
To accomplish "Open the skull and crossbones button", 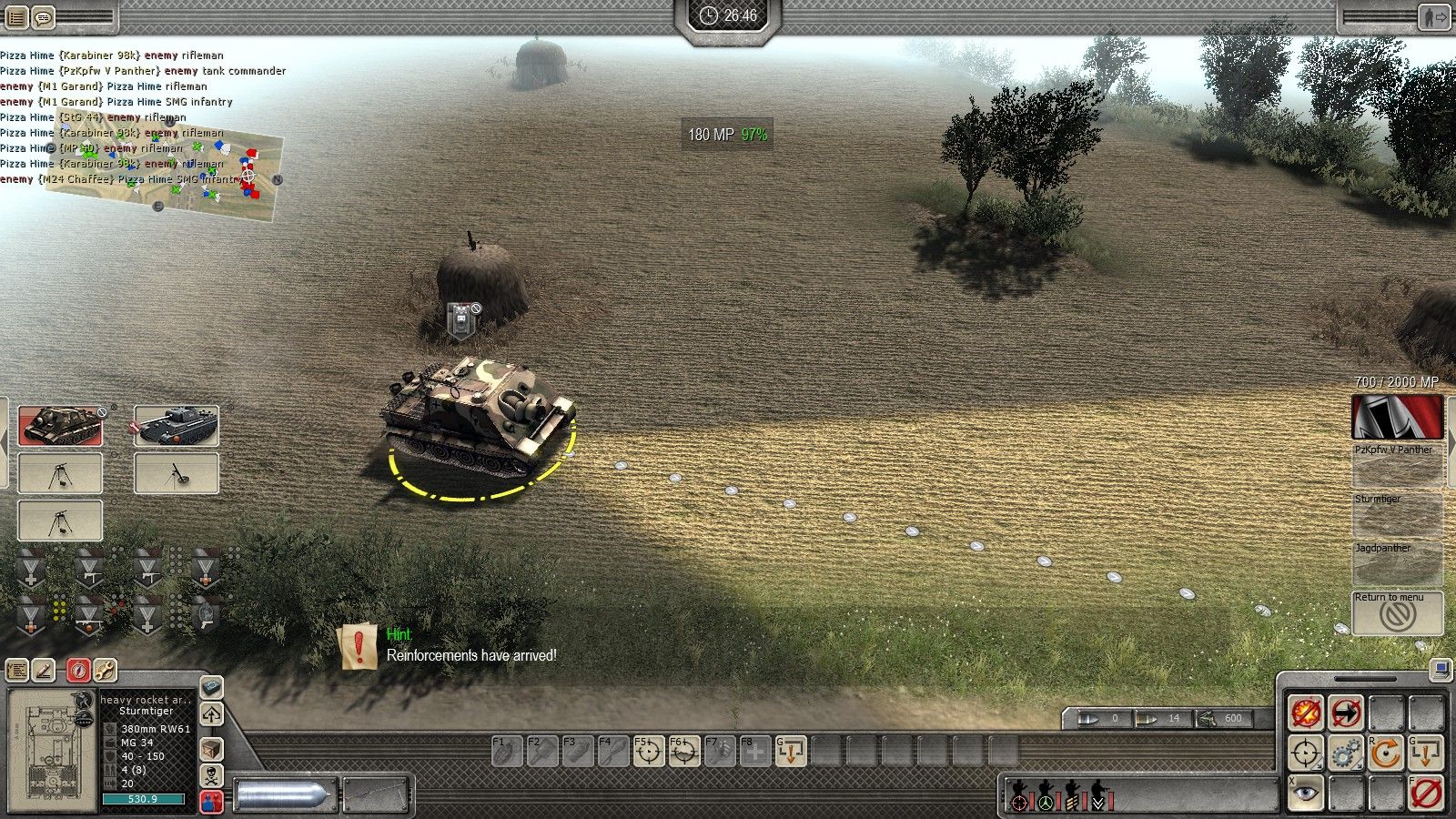I will [x=211, y=776].
